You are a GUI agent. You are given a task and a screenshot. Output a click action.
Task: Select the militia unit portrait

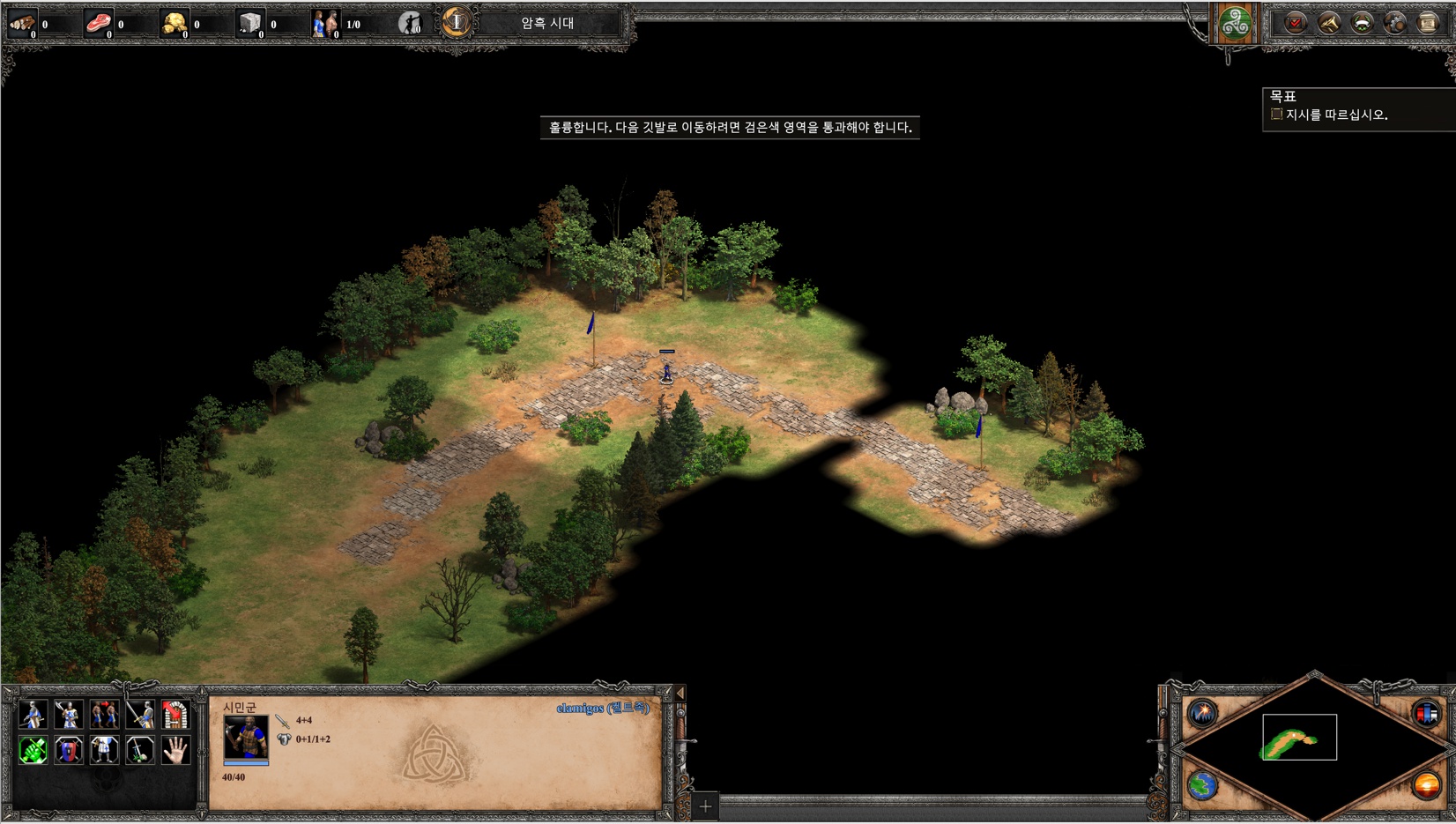pyautogui.click(x=246, y=738)
